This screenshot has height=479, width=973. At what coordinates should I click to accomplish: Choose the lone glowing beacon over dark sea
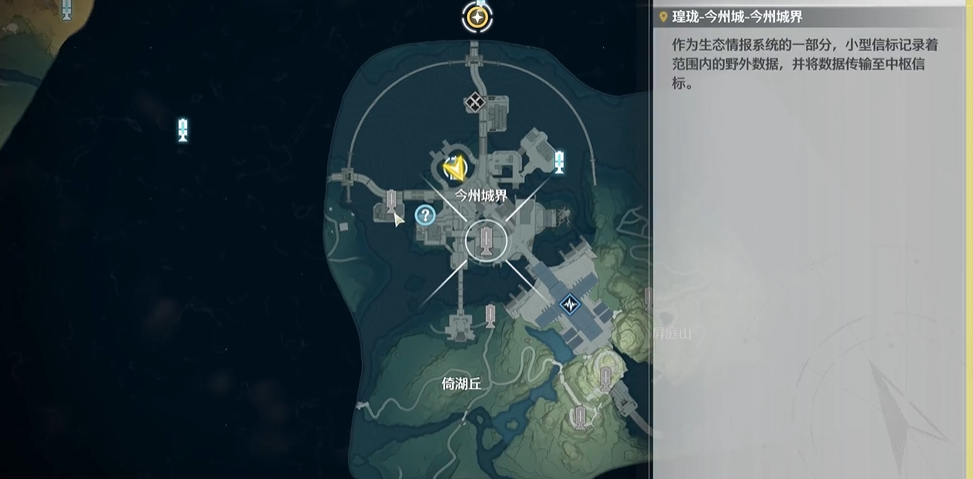(x=183, y=129)
